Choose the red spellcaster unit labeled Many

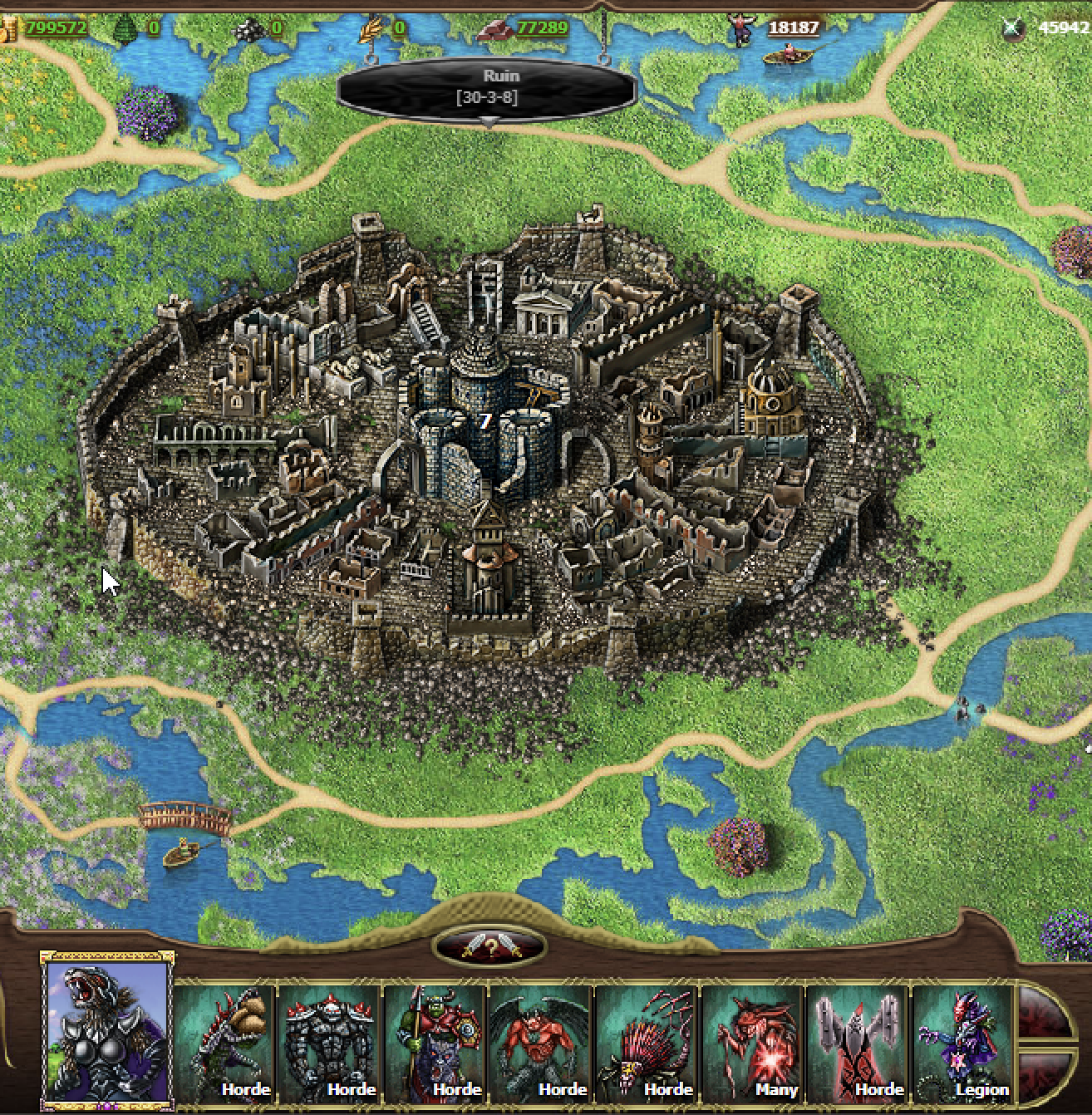[x=752, y=1042]
